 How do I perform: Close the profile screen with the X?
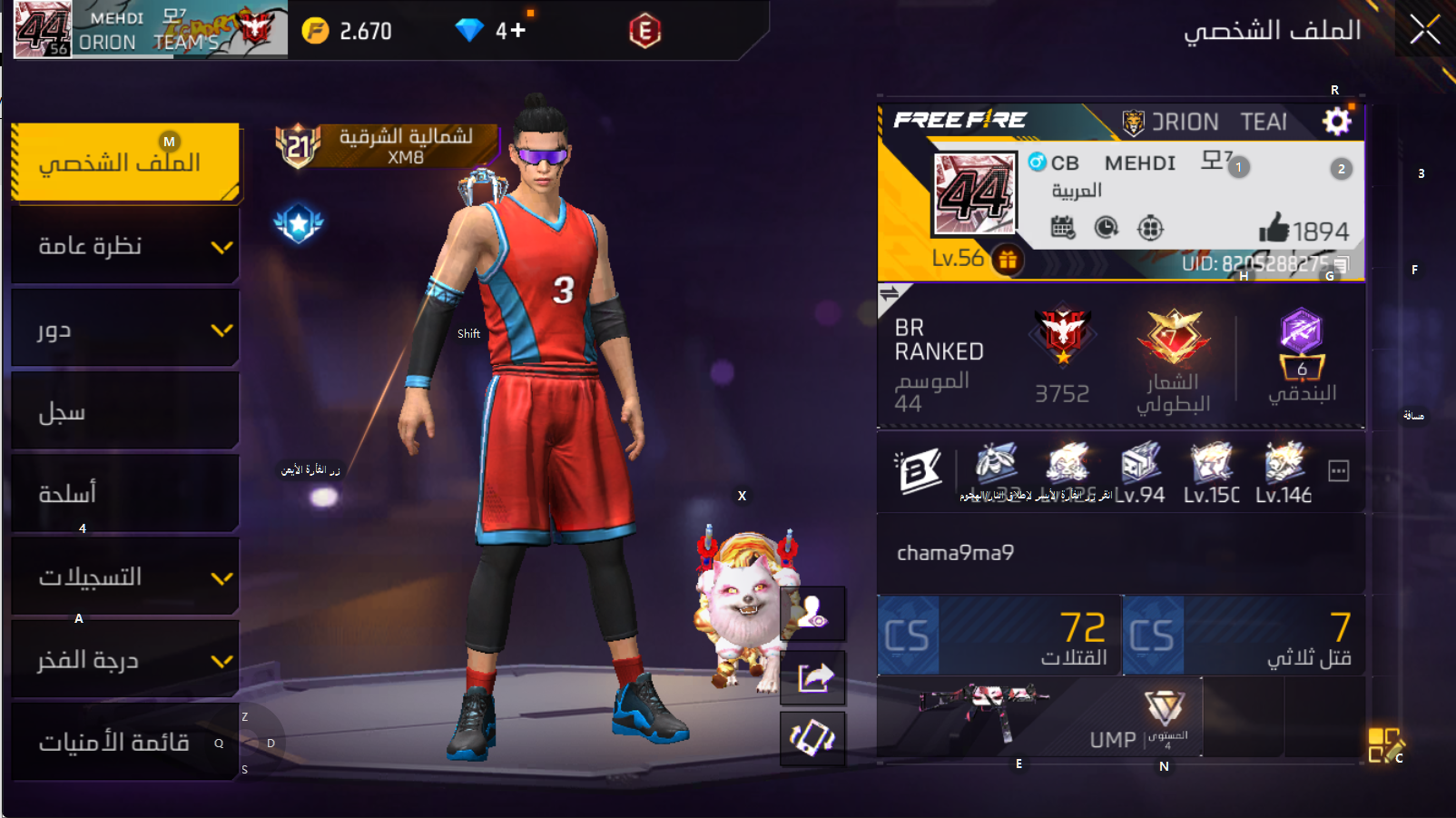point(1424,30)
